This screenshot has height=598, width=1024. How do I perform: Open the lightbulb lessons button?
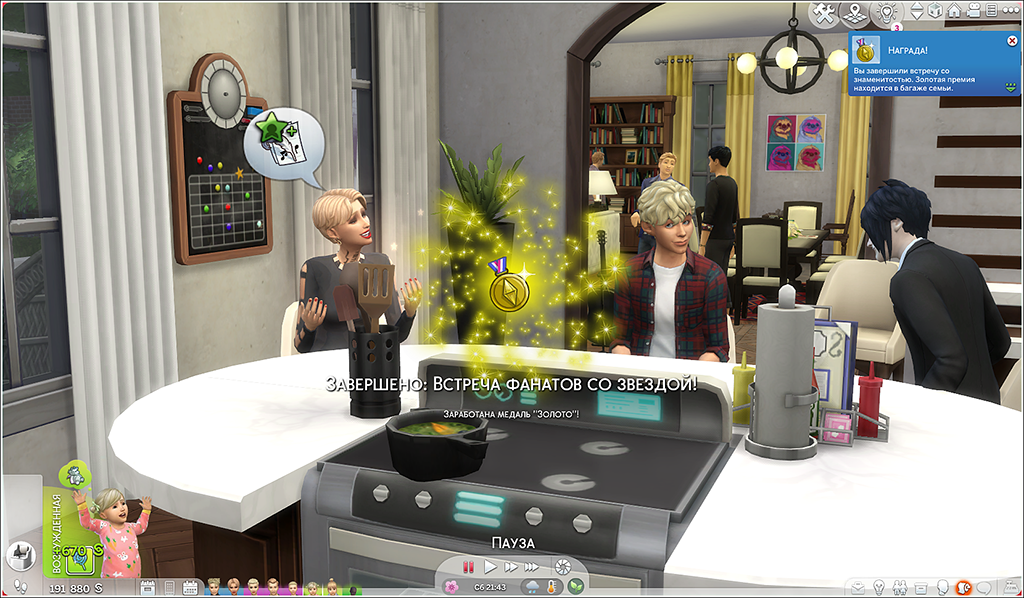[885, 13]
